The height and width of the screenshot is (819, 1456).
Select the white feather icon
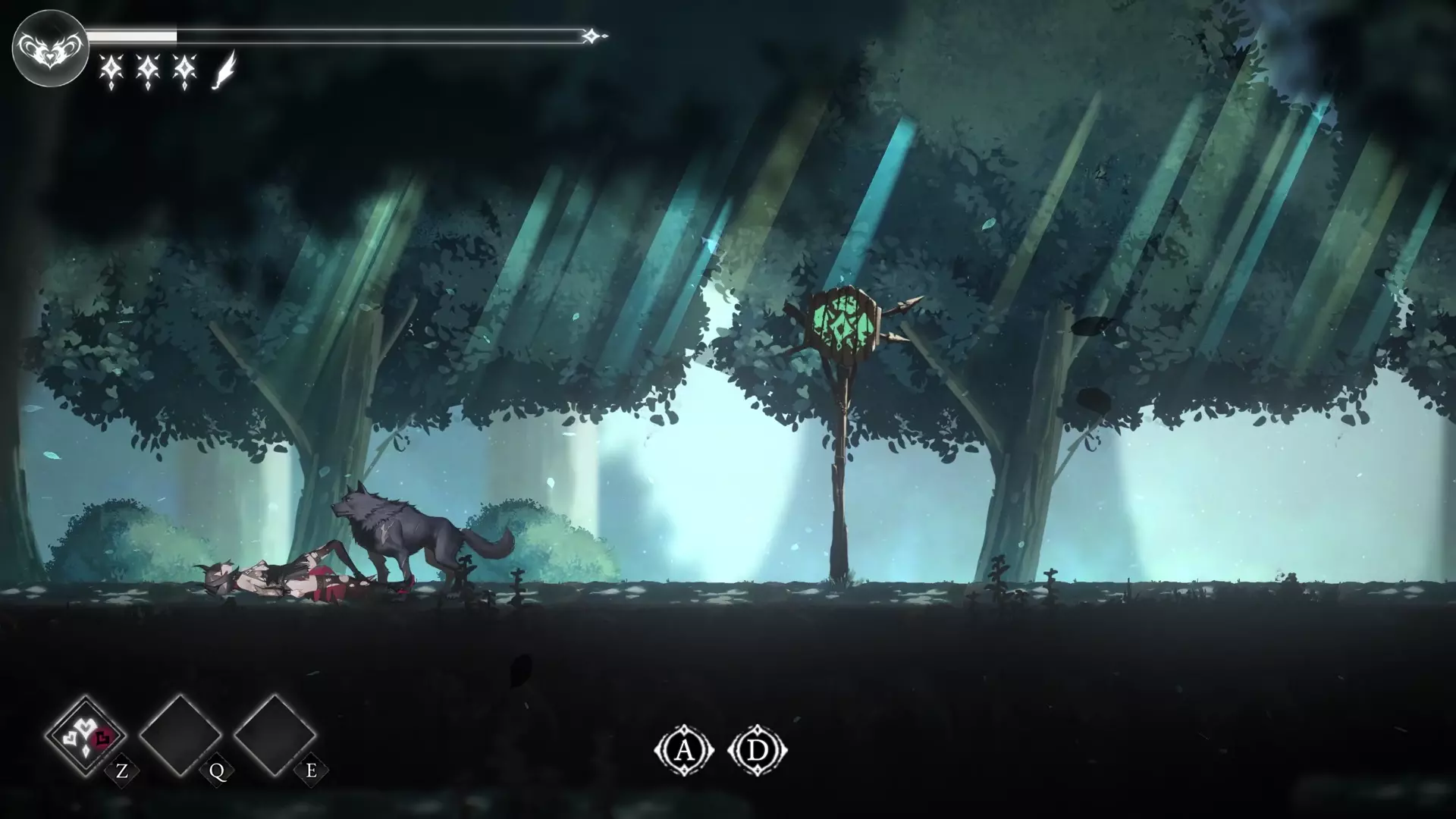(224, 71)
